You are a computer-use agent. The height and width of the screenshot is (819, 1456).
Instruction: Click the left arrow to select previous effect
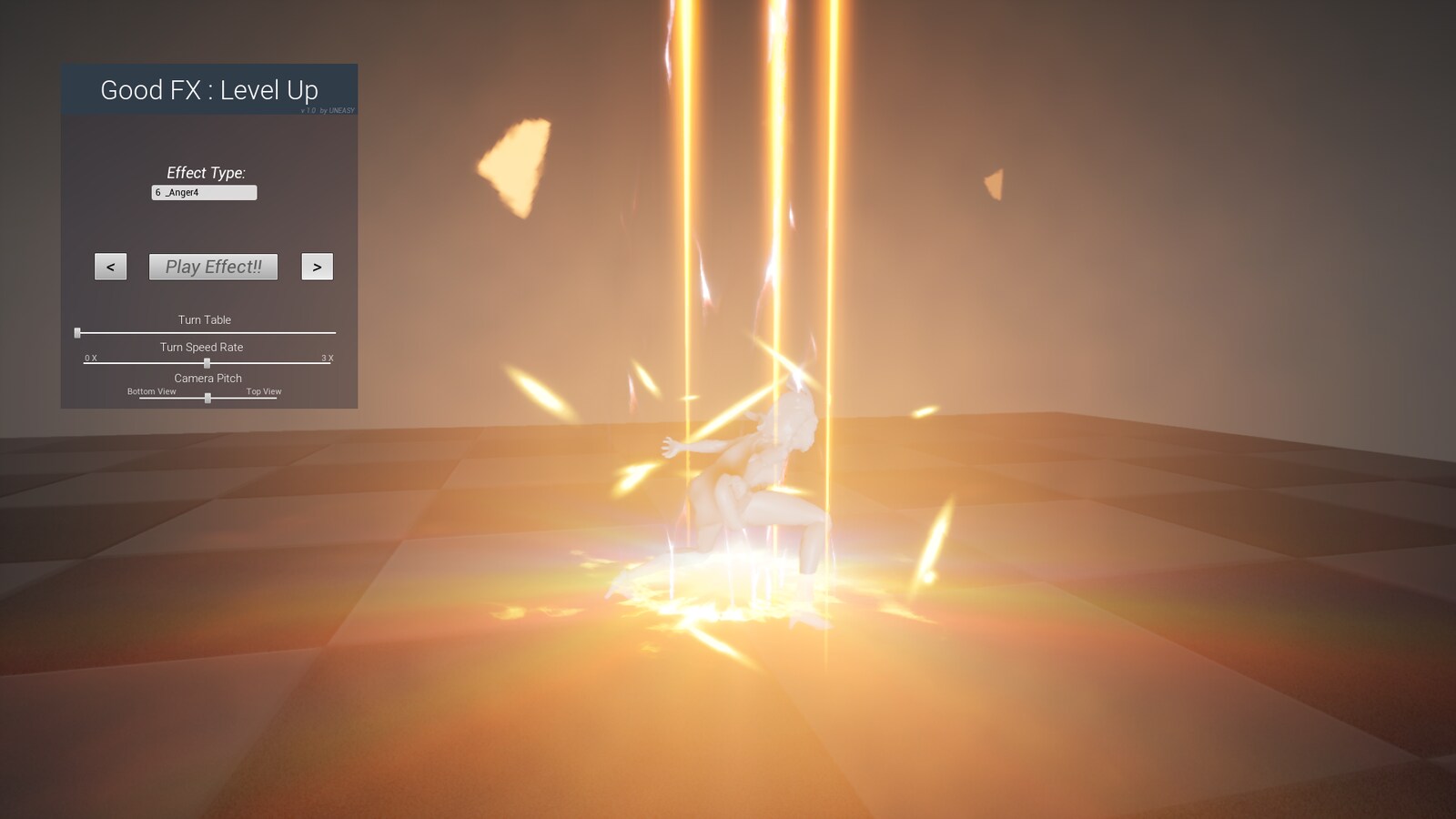pos(109,266)
